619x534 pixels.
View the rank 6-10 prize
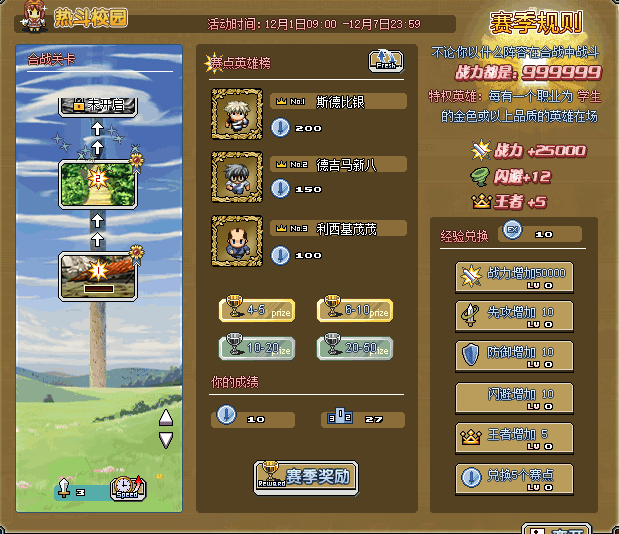354,310
